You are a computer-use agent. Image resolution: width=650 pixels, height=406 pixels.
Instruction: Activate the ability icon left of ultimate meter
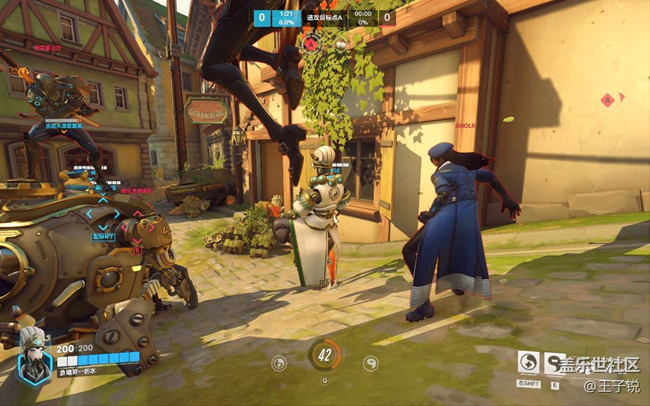pyautogui.click(x=279, y=363)
